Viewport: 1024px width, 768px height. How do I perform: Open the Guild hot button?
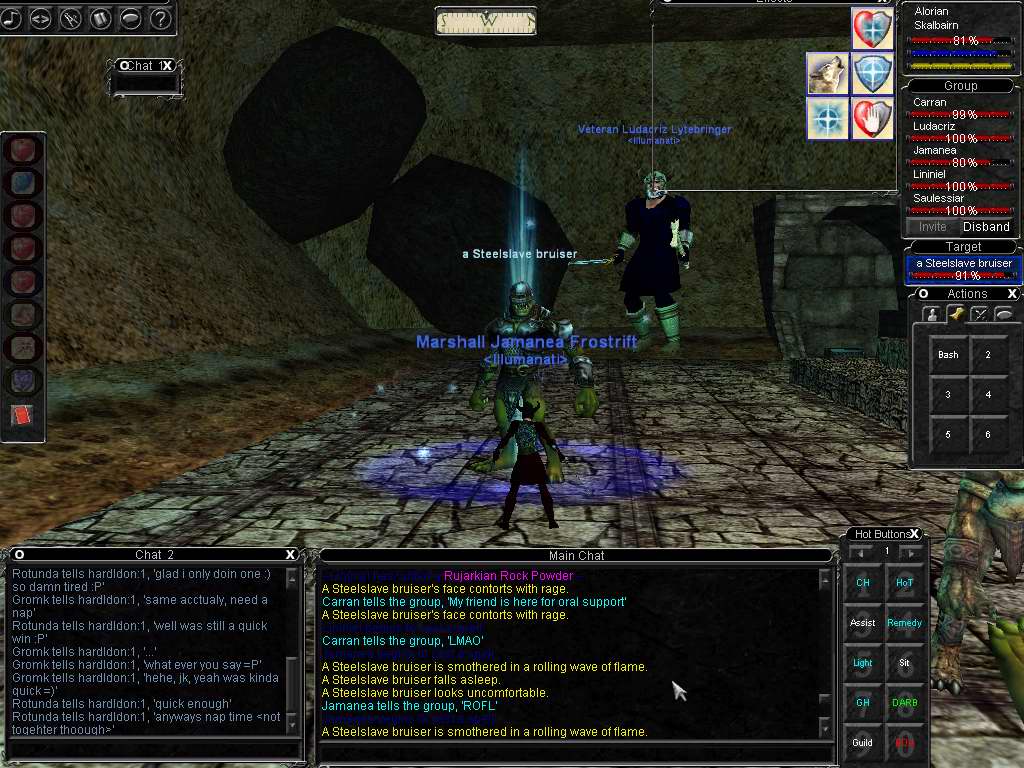click(x=862, y=743)
